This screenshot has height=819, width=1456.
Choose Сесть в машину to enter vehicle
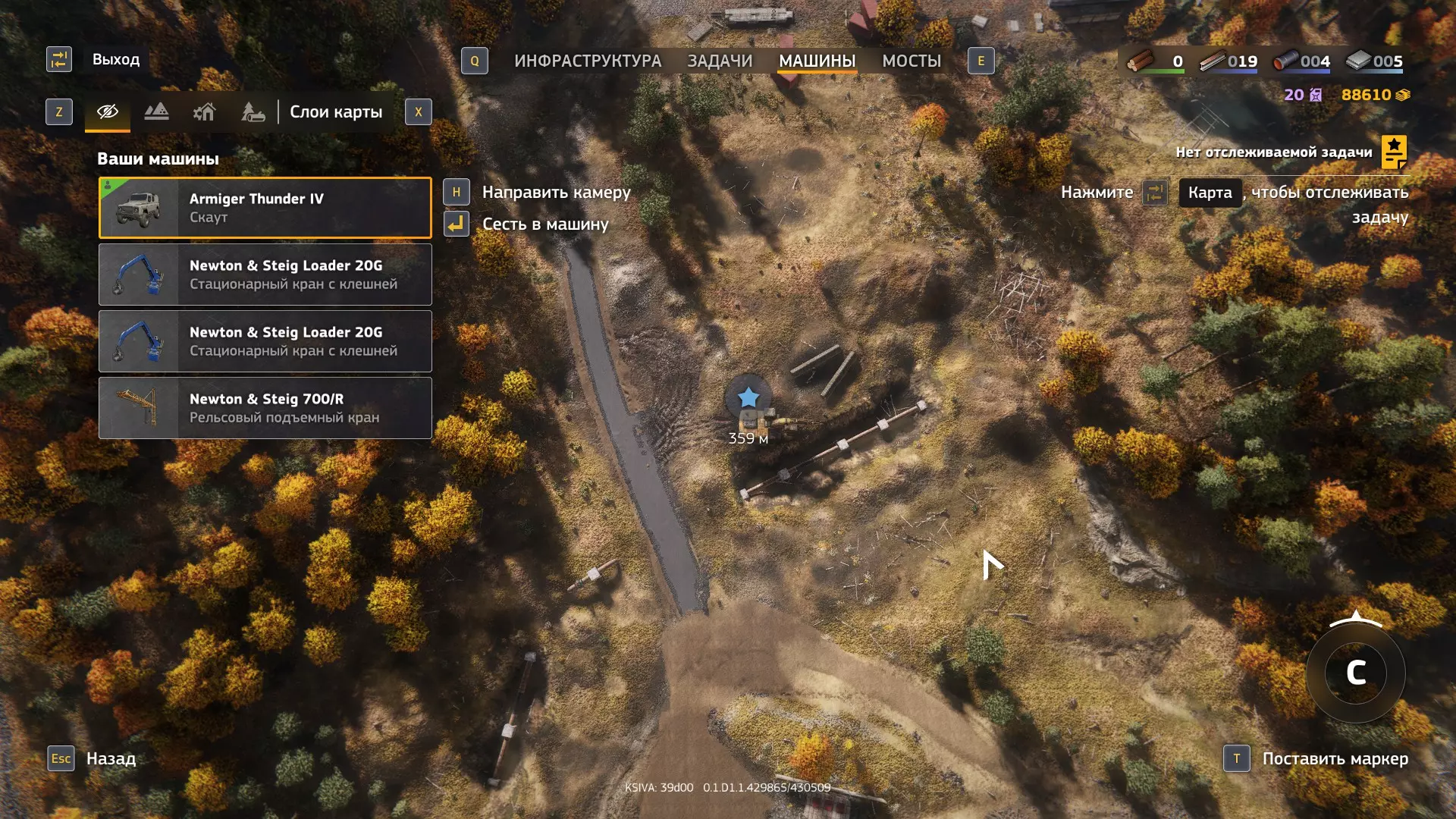click(545, 224)
